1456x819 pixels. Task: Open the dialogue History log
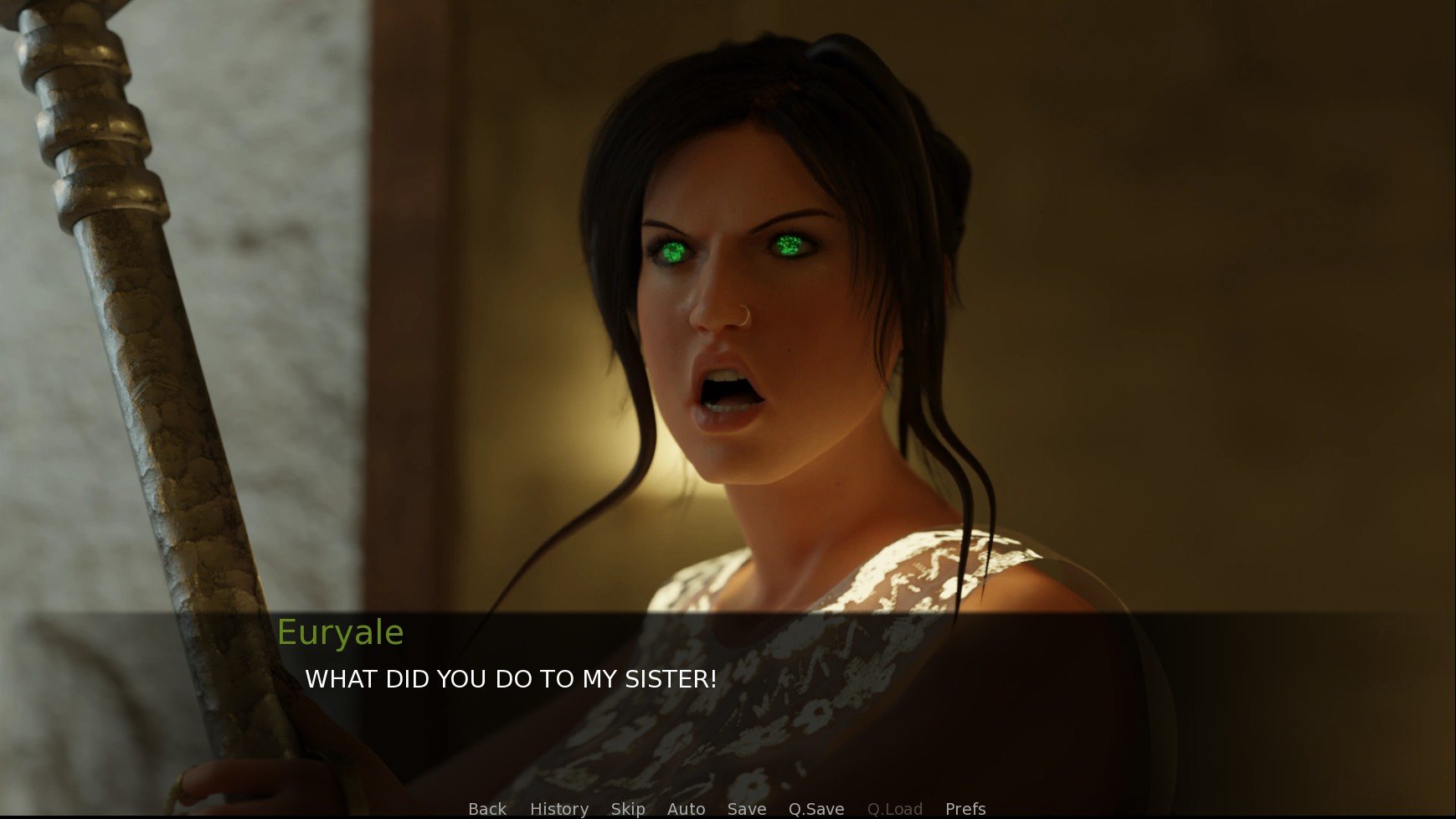tap(559, 809)
